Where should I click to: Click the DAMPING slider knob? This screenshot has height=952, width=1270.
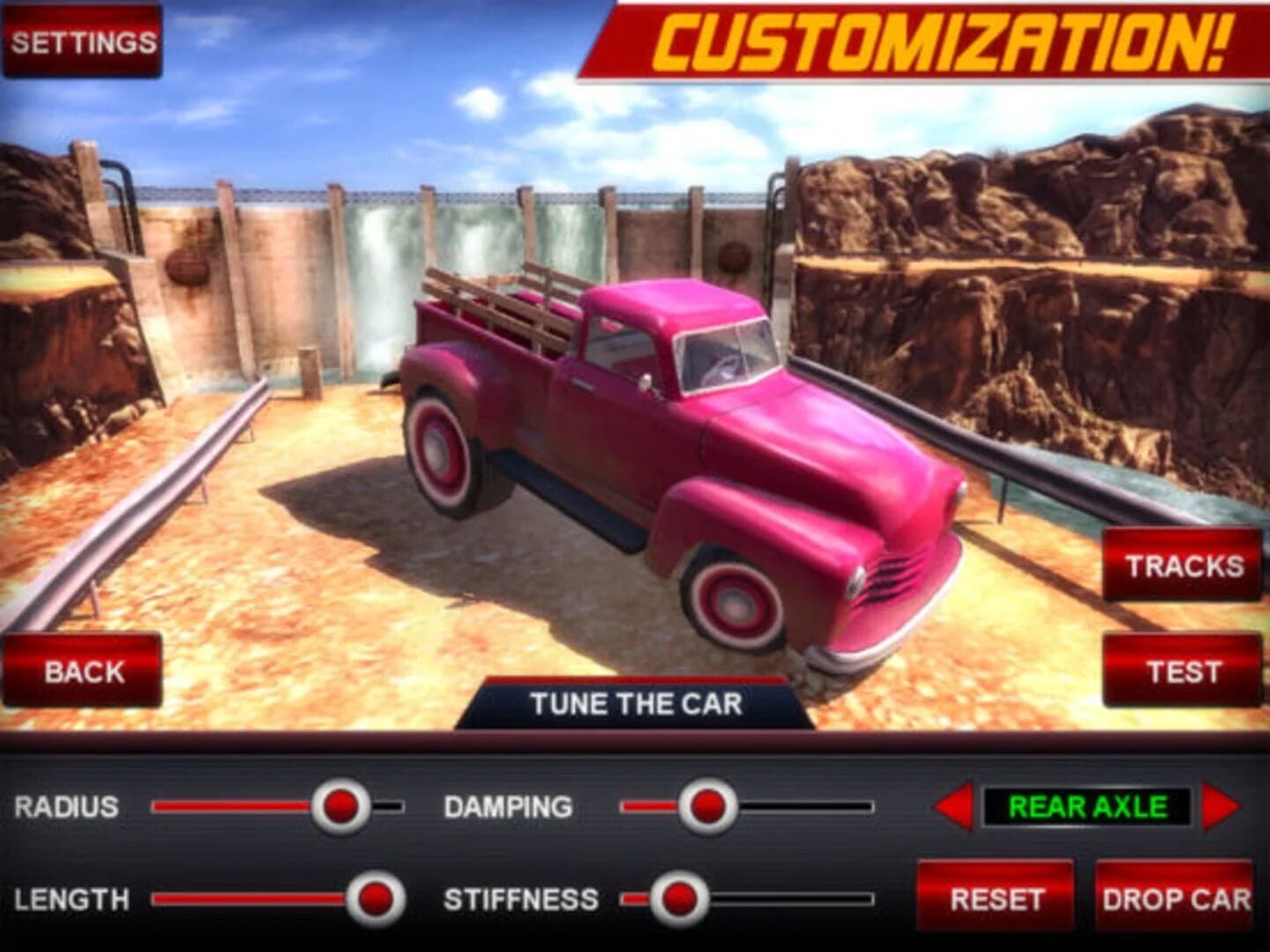(706, 805)
